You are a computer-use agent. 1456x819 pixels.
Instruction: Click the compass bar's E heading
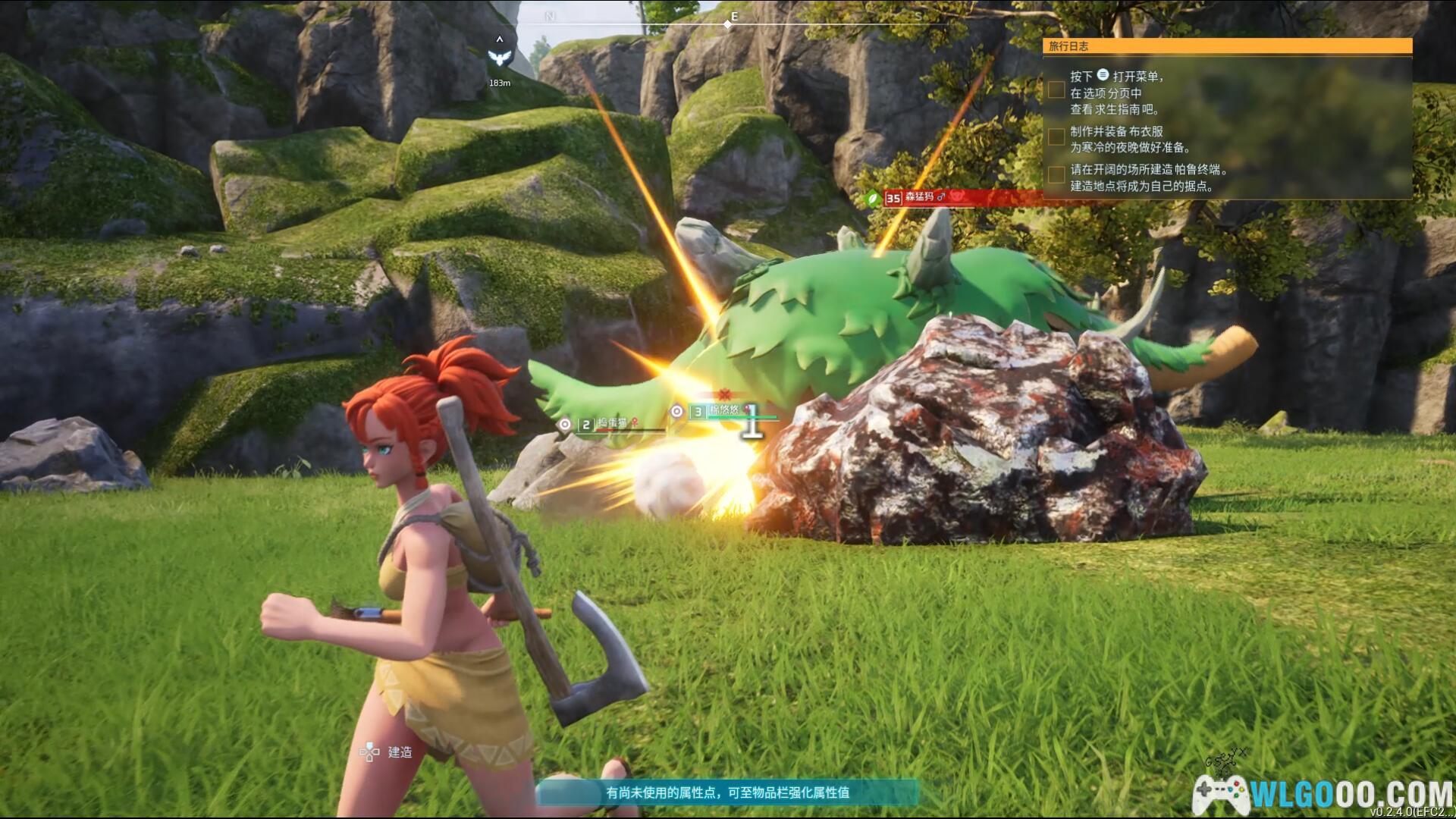coord(733,16)
